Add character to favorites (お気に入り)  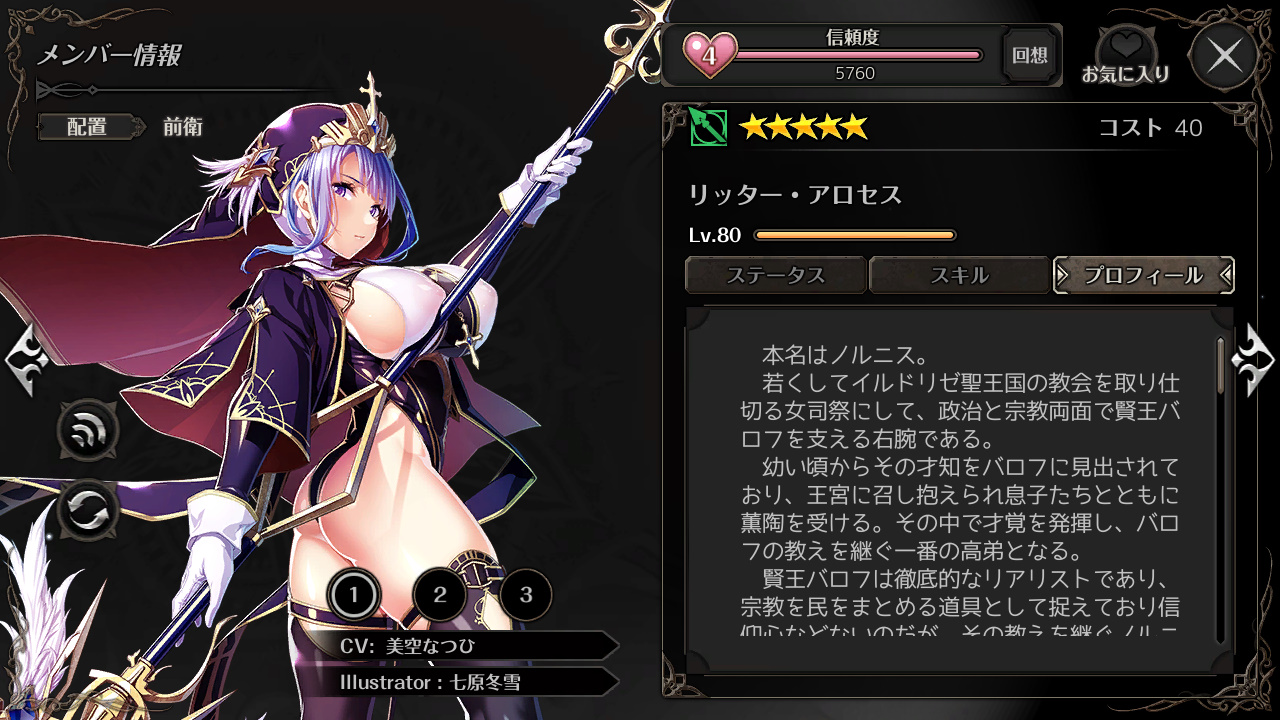1126,55
